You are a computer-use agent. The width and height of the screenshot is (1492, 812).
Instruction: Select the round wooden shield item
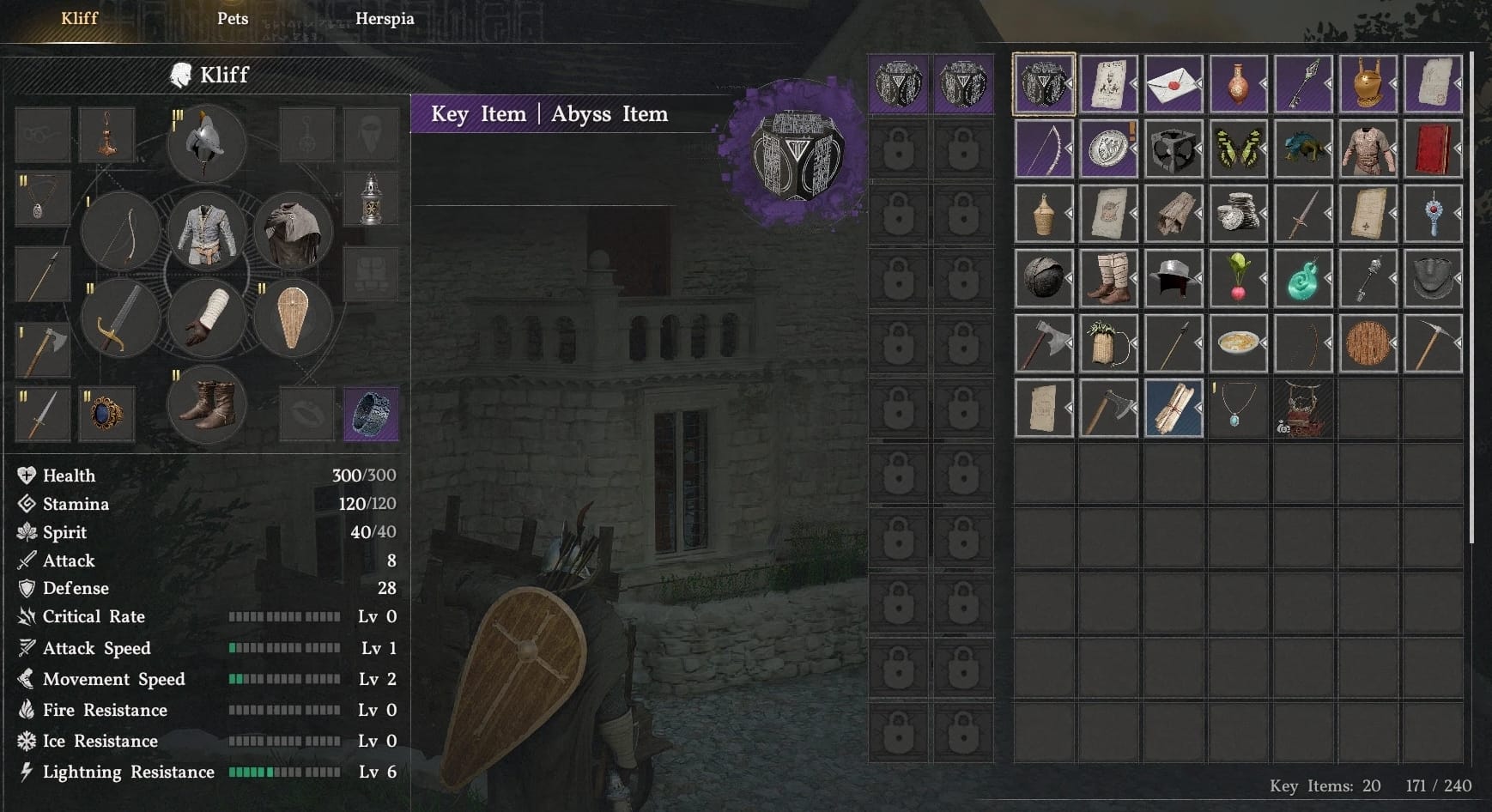[1368, 342]
